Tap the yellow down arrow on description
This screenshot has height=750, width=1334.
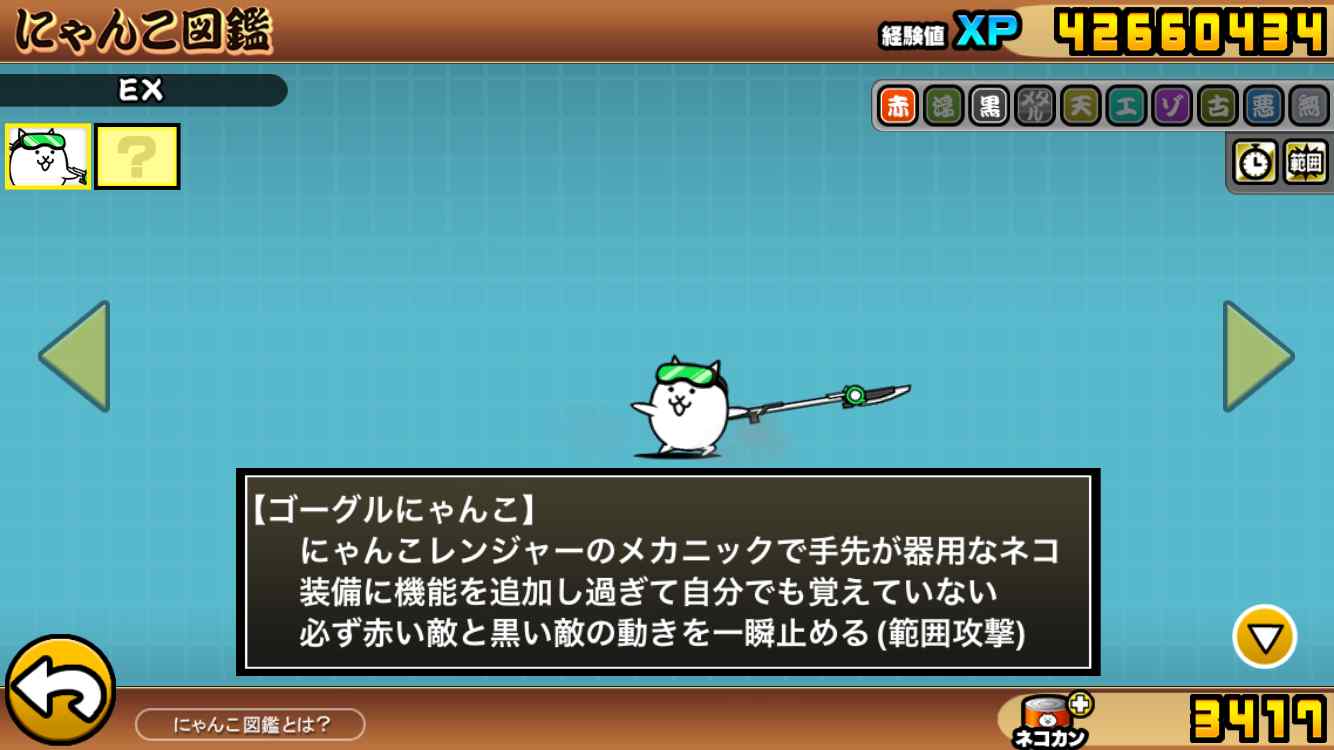(x=1264, y=637)
